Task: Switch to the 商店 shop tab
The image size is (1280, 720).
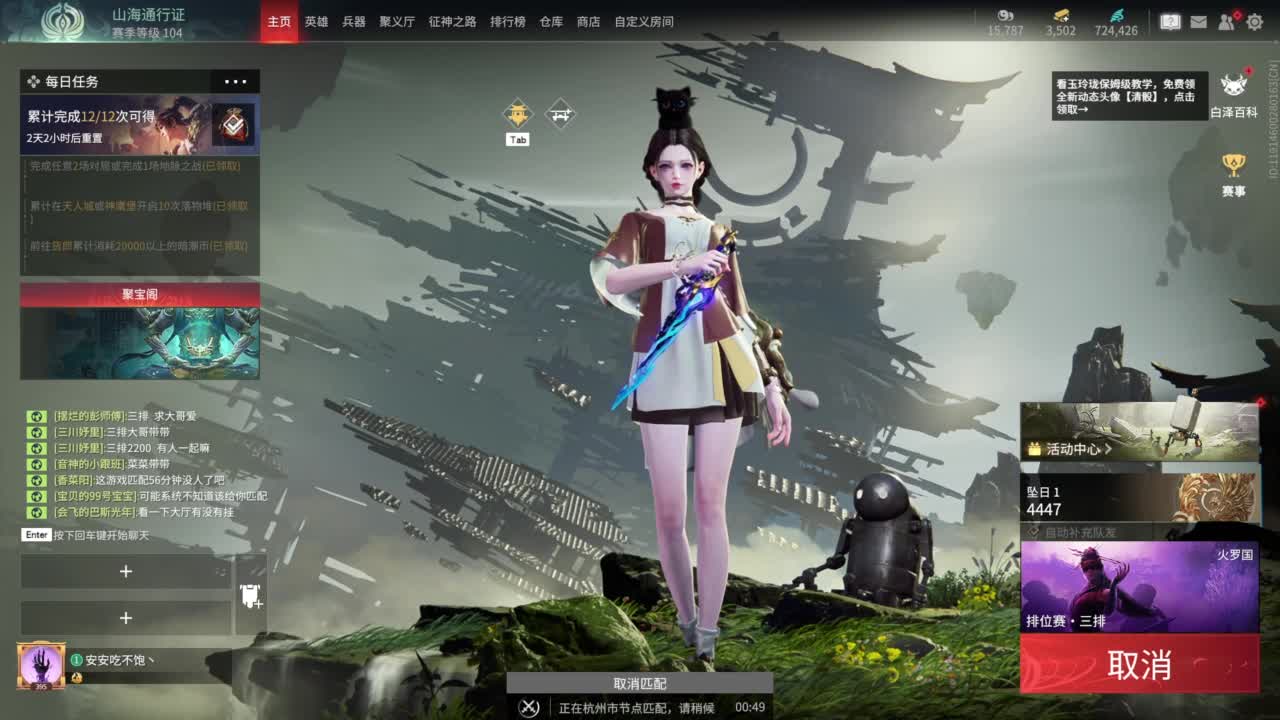Action: click(588, 21)
